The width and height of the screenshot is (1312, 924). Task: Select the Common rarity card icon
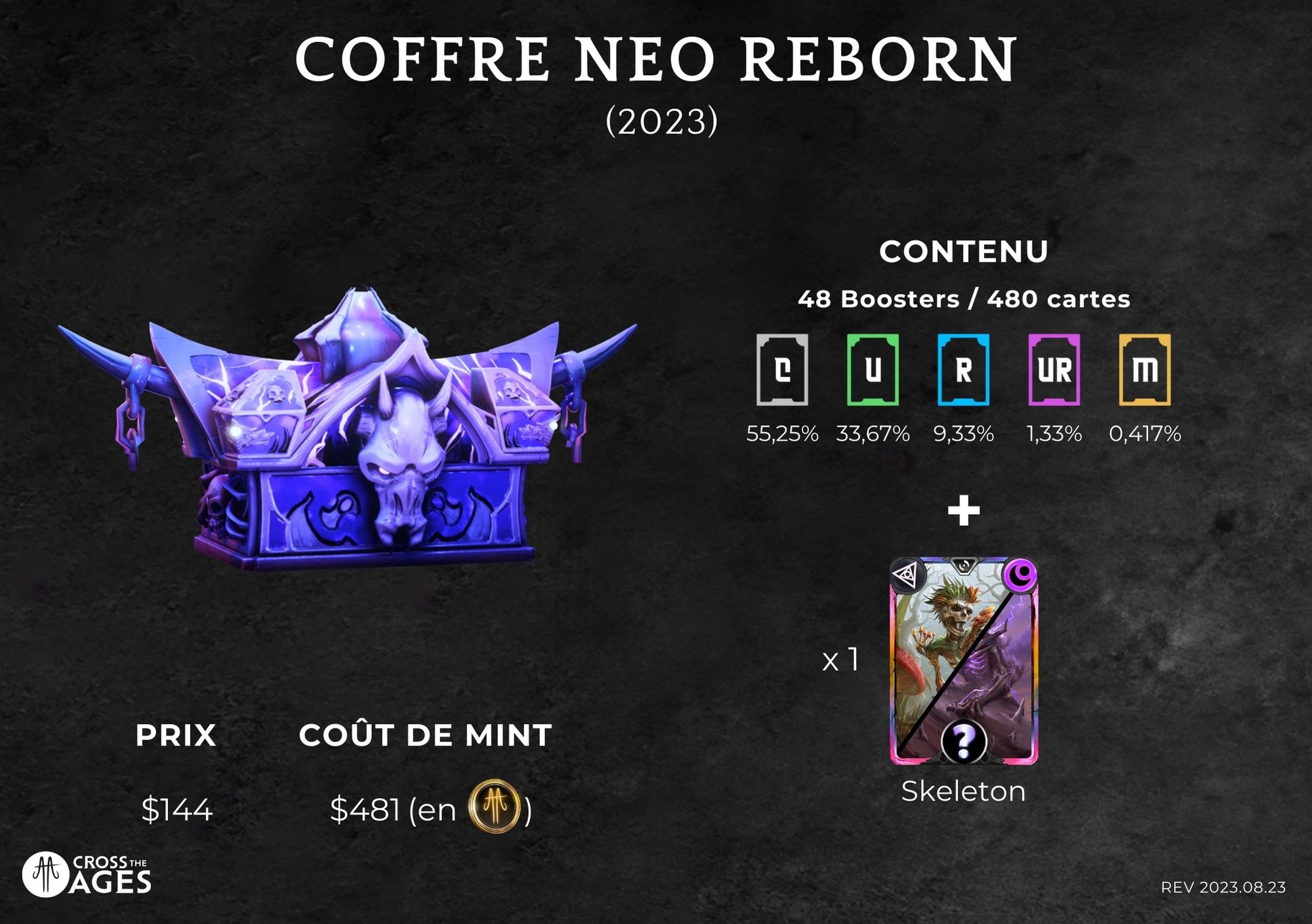point(782,370)
